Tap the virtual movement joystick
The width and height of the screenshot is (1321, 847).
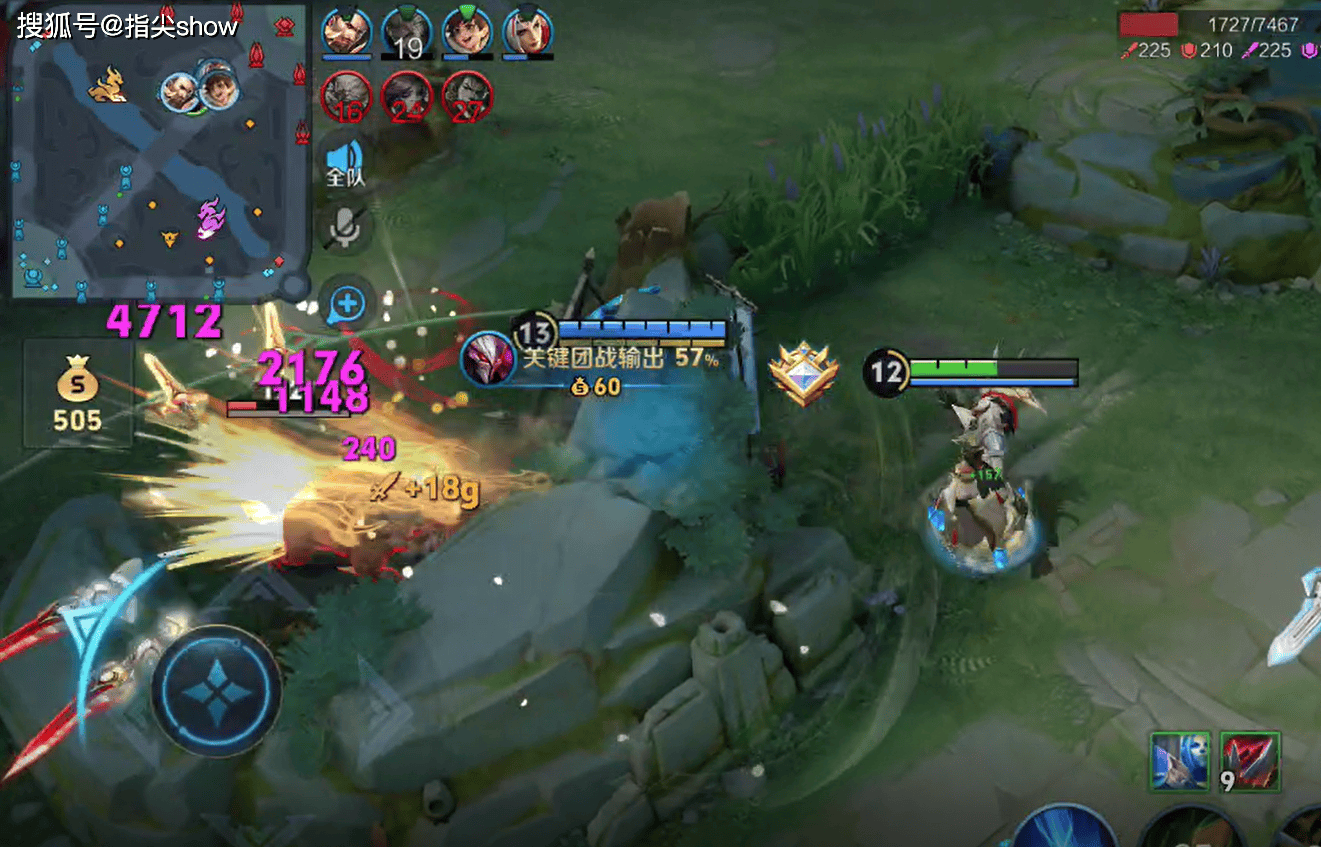click(217, 690)
